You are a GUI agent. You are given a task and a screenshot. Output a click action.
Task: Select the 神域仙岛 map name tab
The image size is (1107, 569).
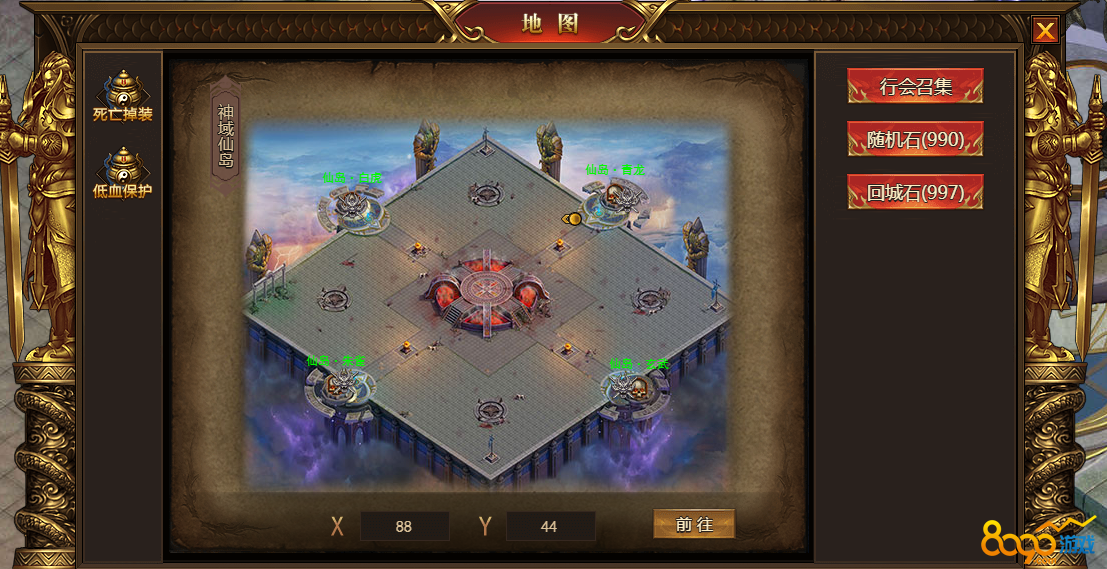[x=226, y=137]
